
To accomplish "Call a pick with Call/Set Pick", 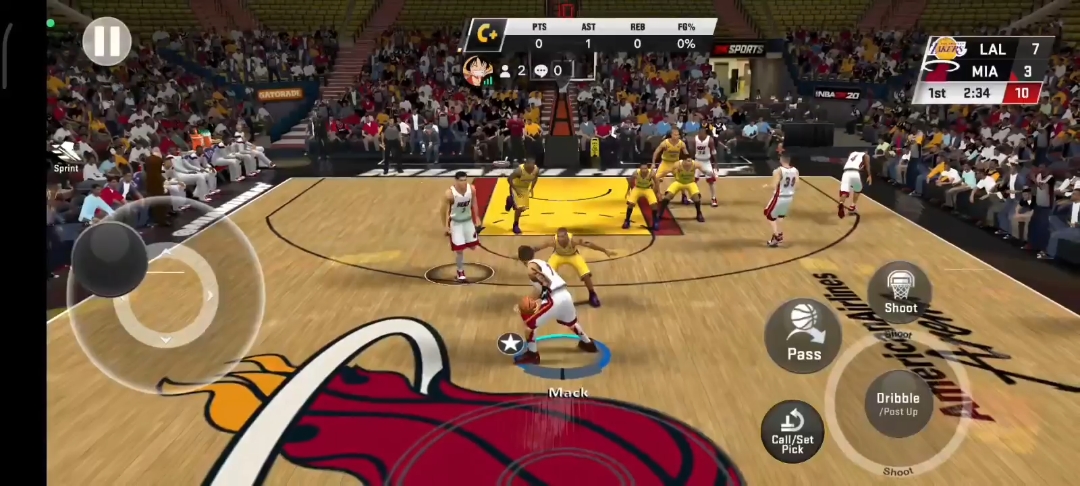I will pos(794,431).
